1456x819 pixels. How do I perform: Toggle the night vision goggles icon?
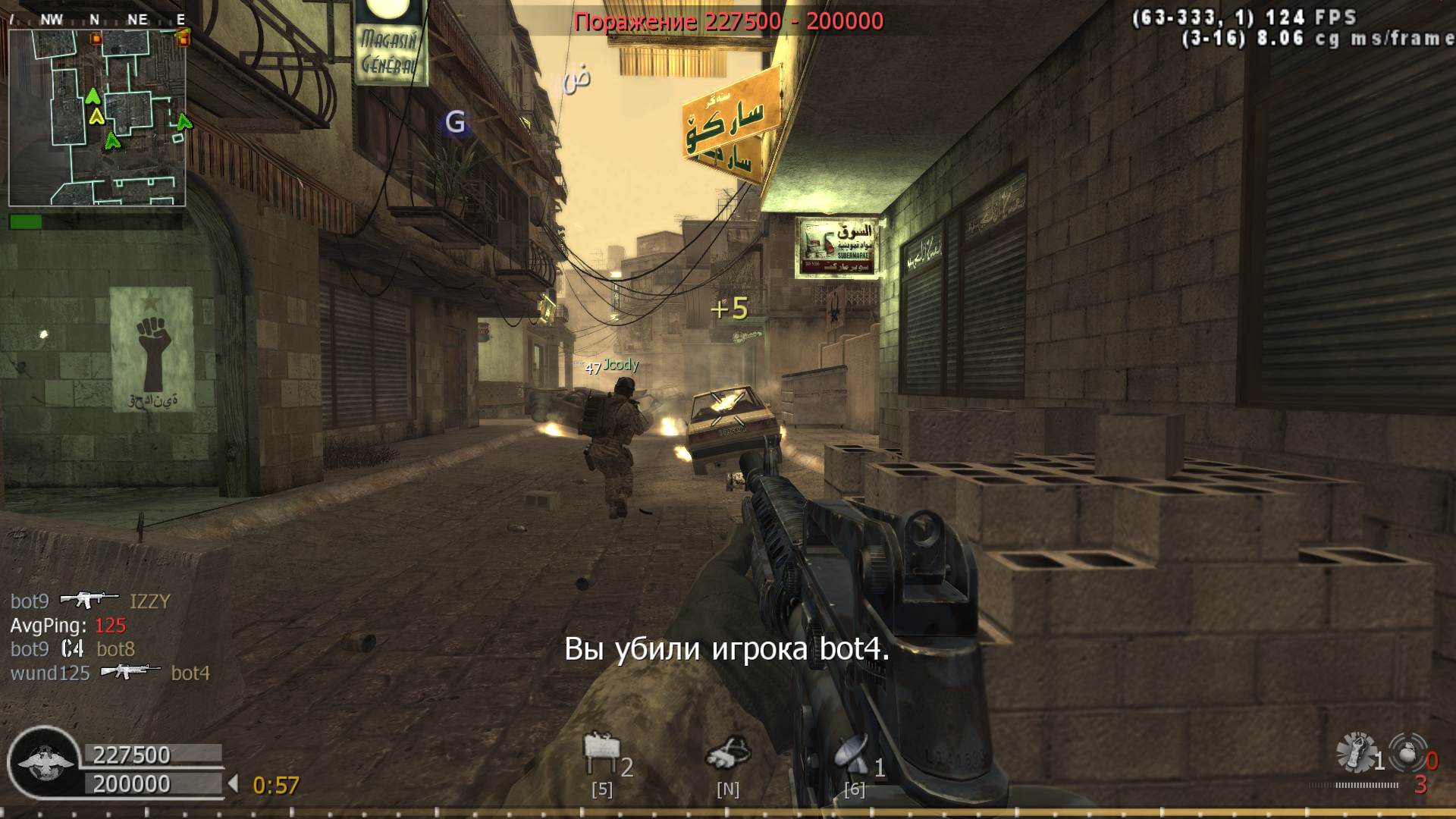[727, 753]
